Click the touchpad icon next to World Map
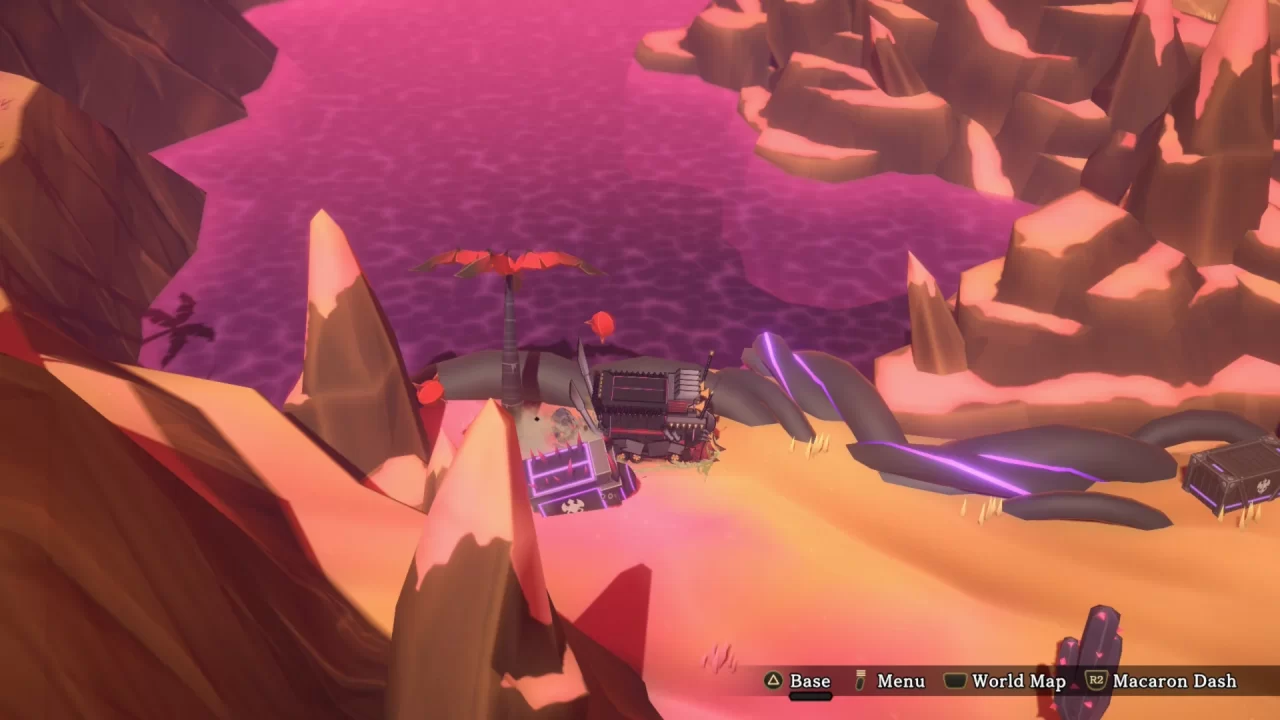1280x720 pixels. 956,681
